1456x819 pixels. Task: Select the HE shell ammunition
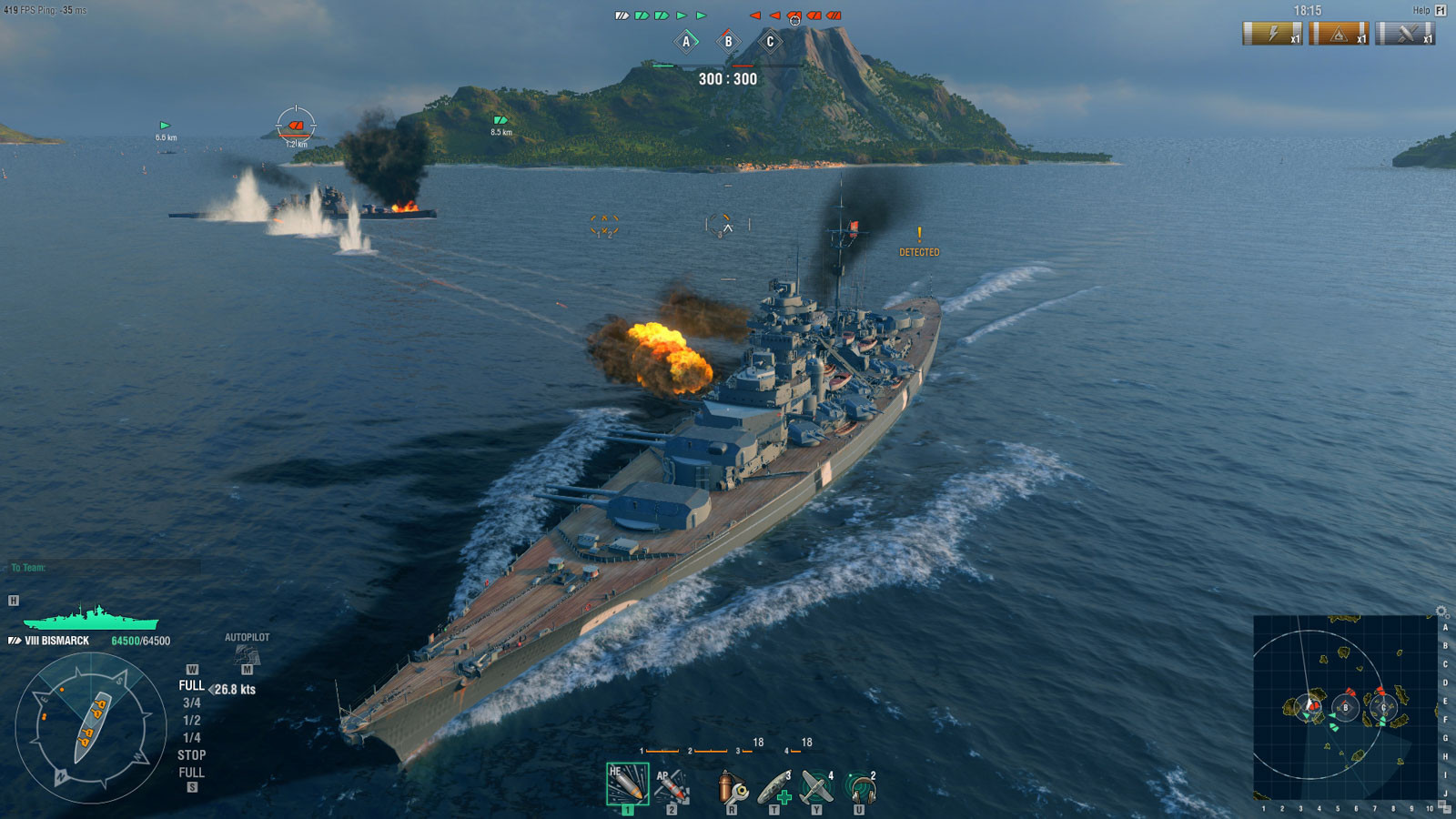click(x=627, y=784)
